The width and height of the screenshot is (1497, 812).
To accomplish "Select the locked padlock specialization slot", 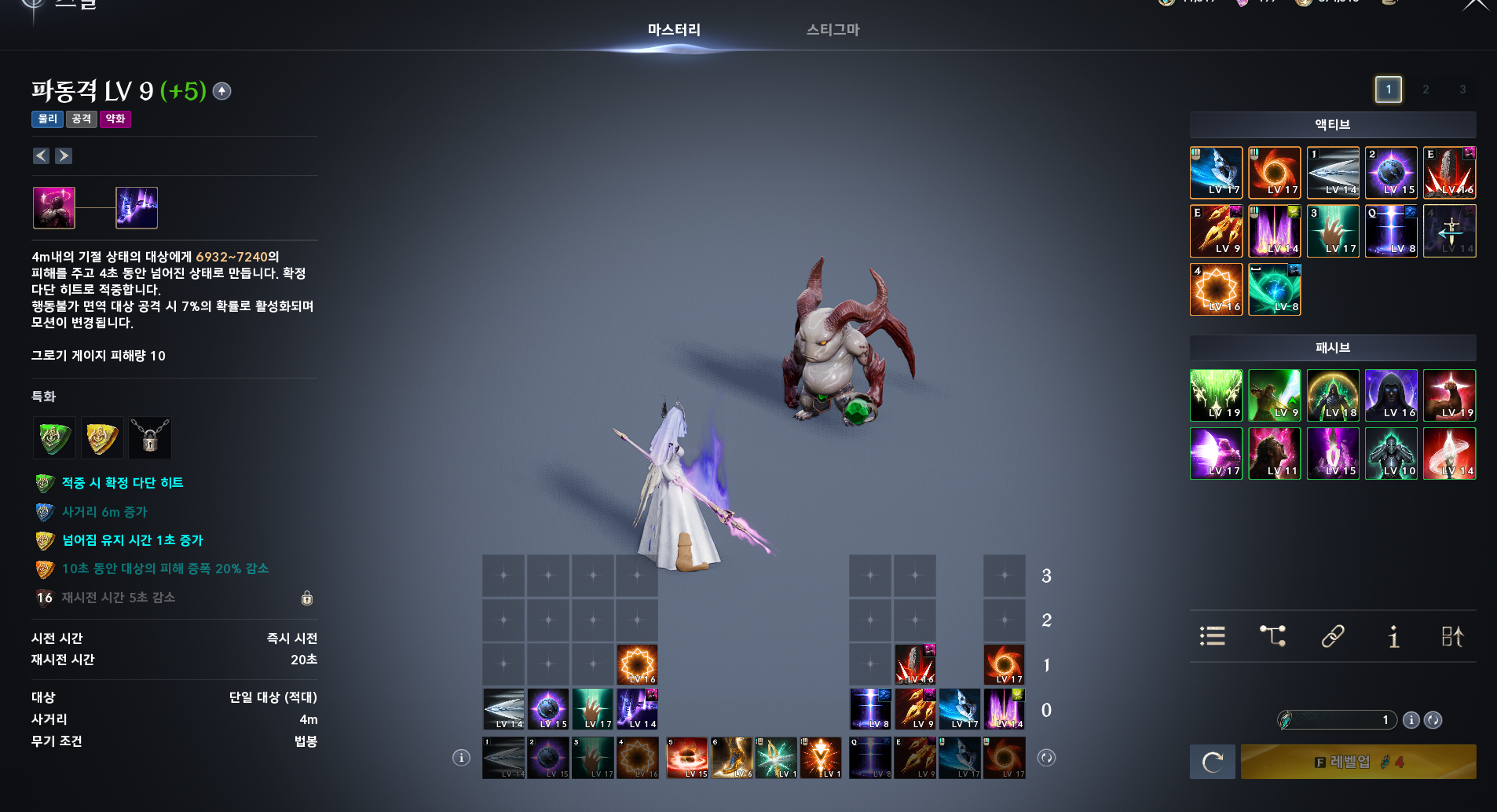I will pos(150,438).
